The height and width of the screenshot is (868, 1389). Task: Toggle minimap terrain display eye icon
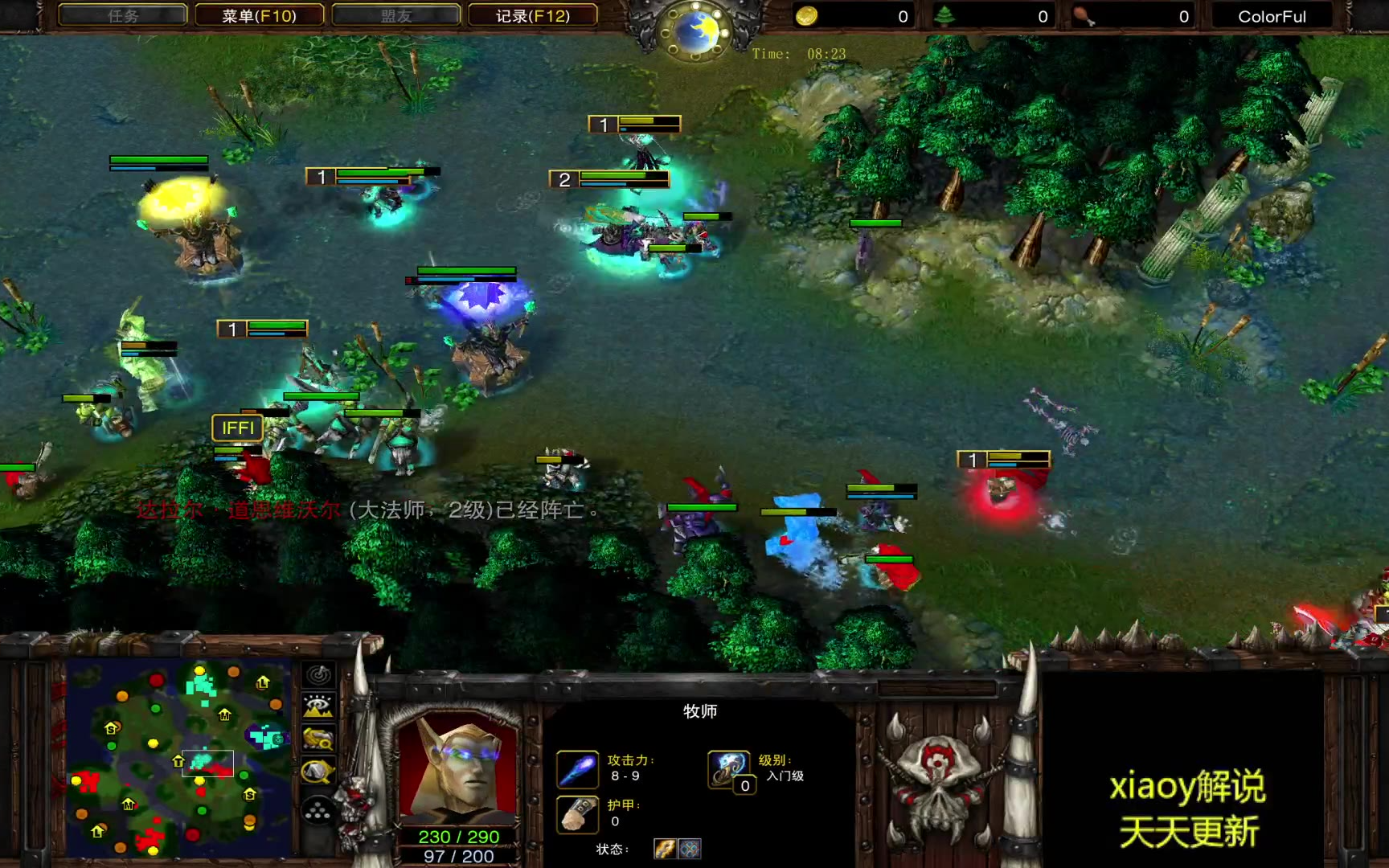pos(319,707)
